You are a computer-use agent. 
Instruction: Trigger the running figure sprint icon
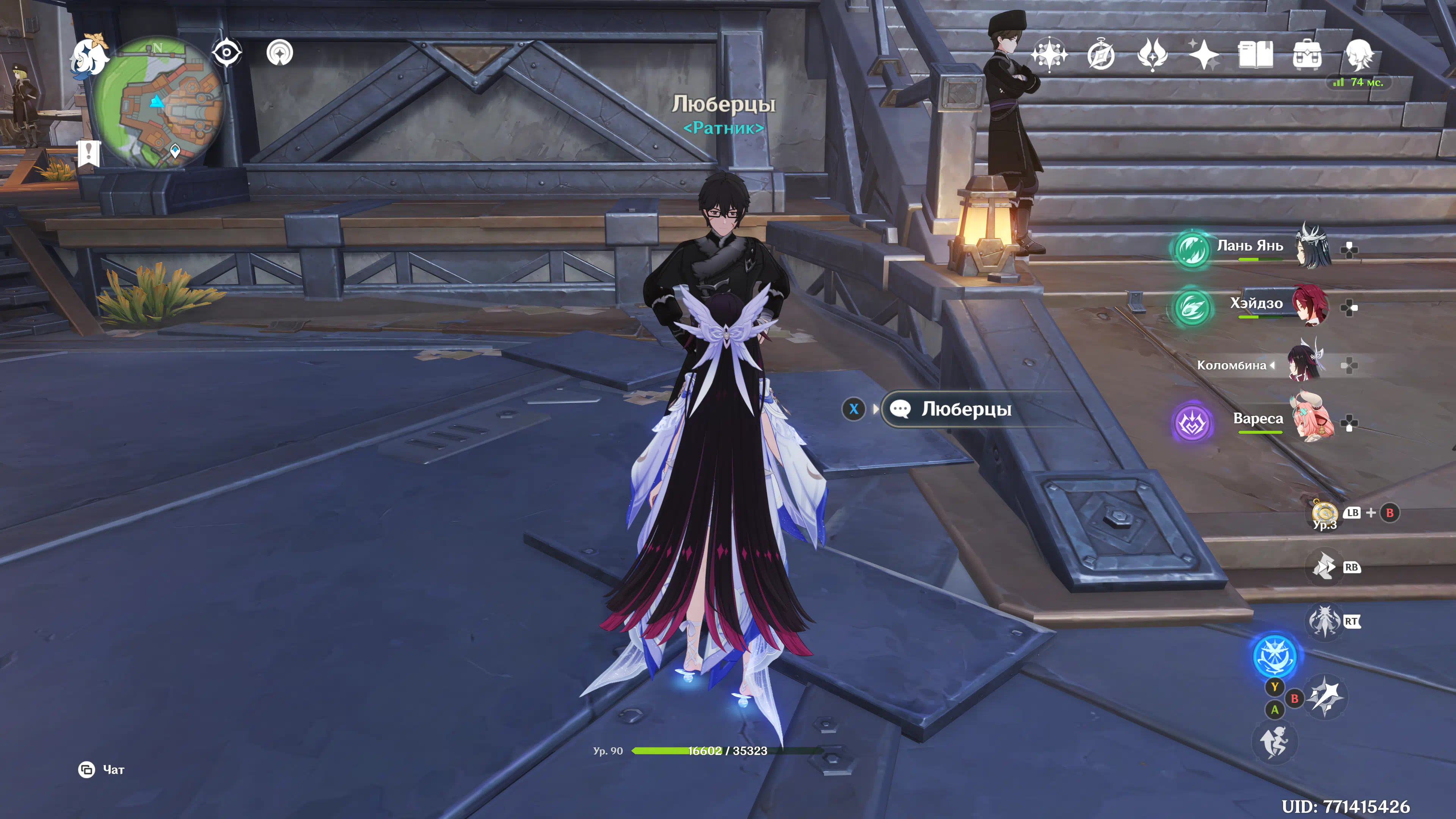coord(1274,742)
